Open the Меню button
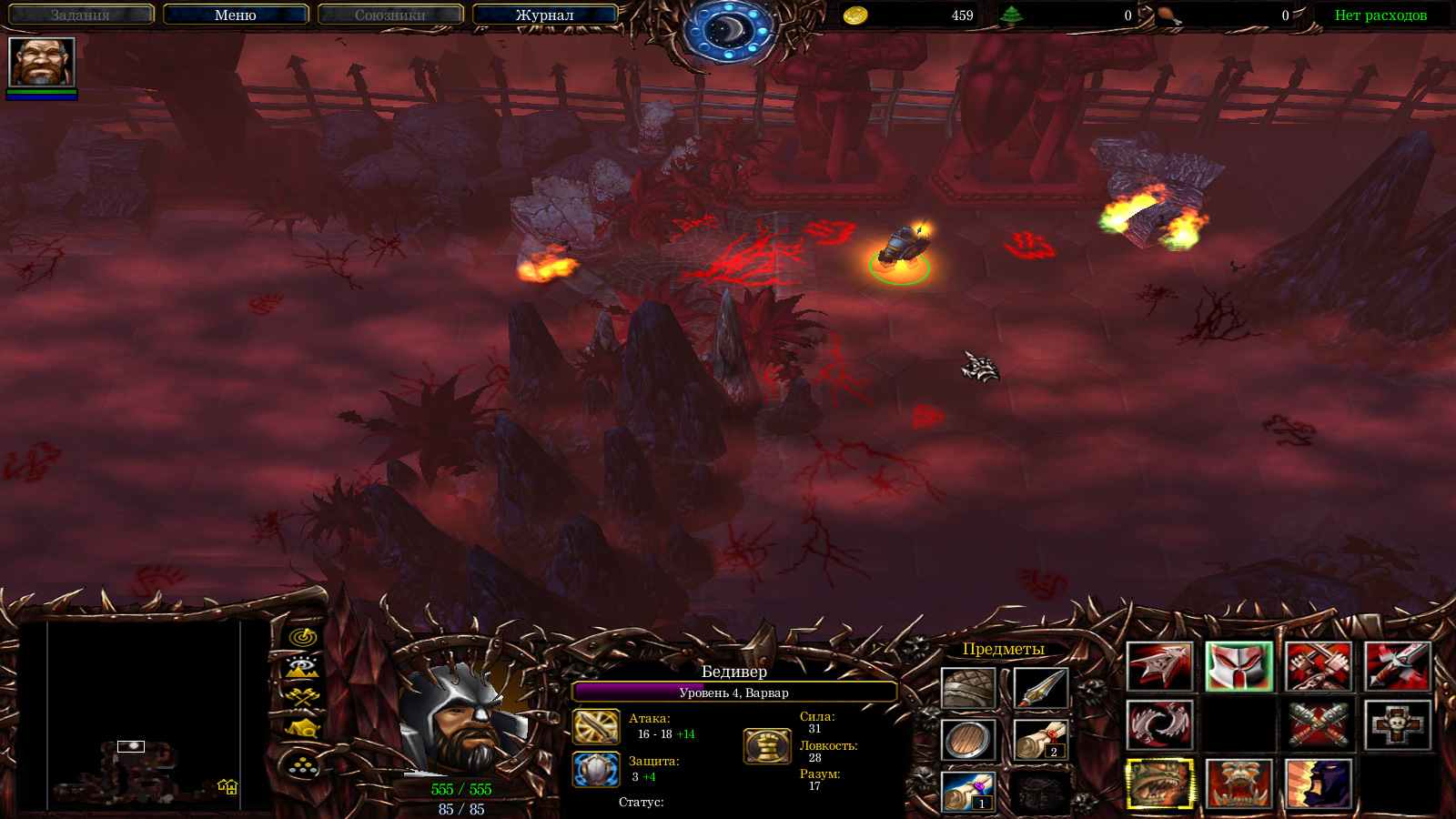The image size is (1456, 819). pos(236,15)
